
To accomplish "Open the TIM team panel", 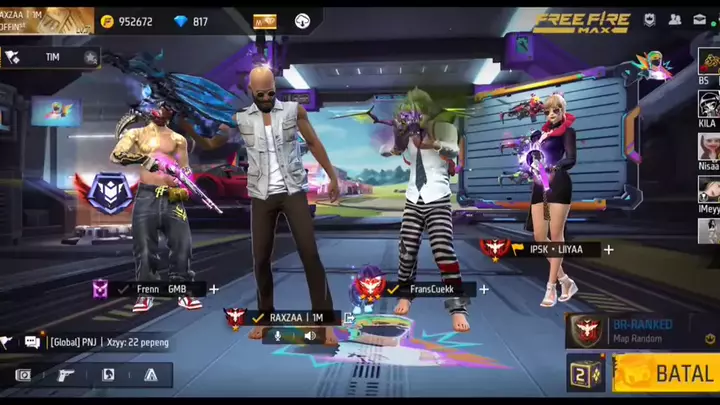I will coord(50,57).
